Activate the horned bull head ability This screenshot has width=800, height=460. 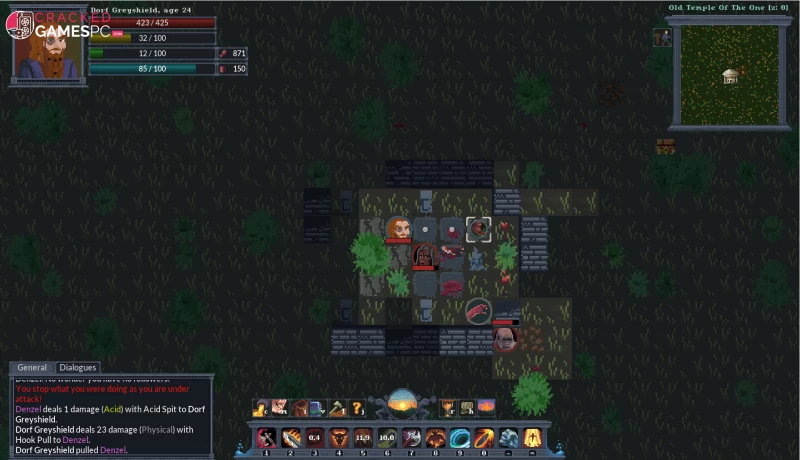tap(339, 437)
